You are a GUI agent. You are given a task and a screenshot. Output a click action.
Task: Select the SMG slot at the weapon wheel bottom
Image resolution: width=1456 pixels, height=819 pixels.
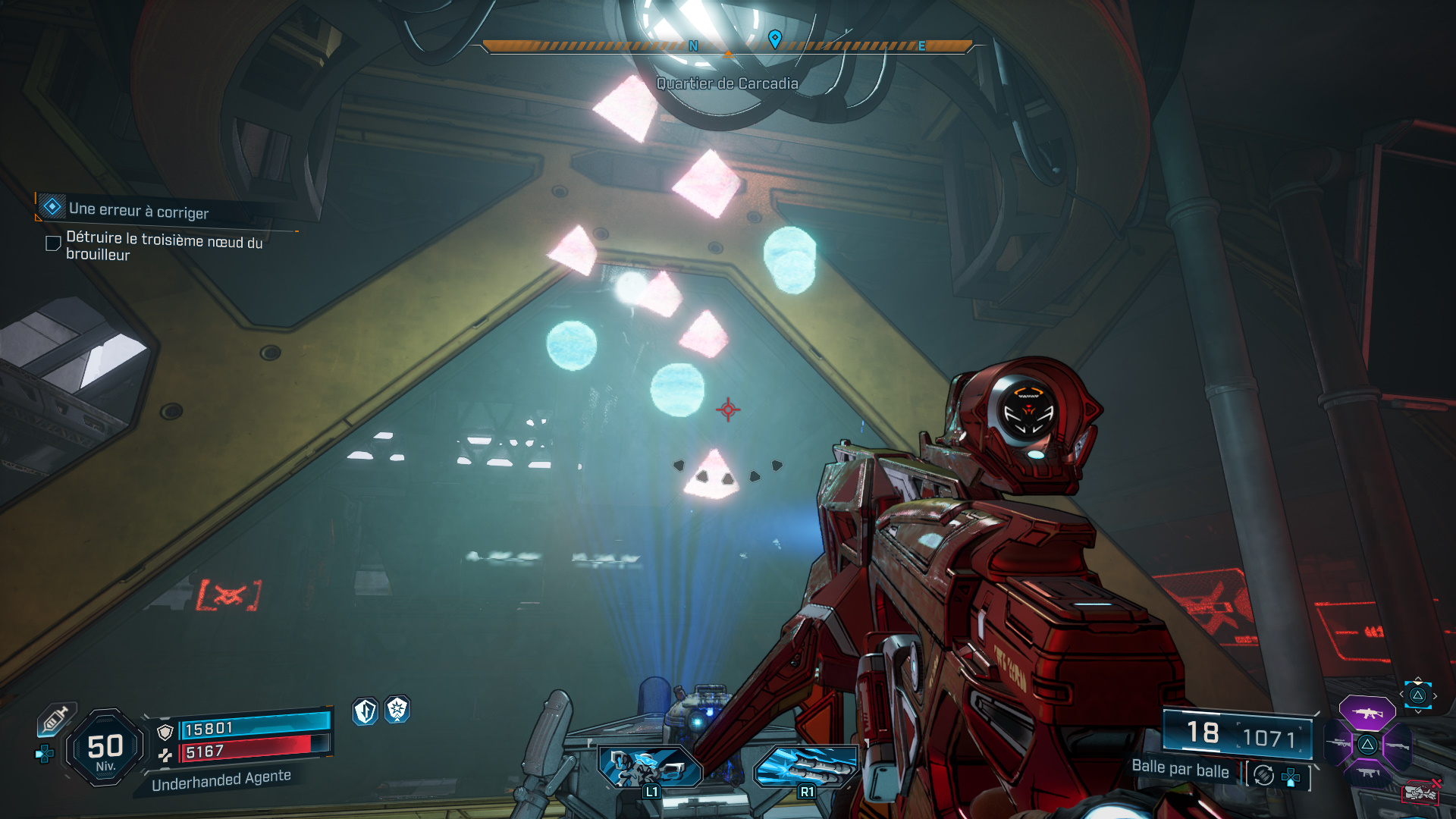point(1367,772)
